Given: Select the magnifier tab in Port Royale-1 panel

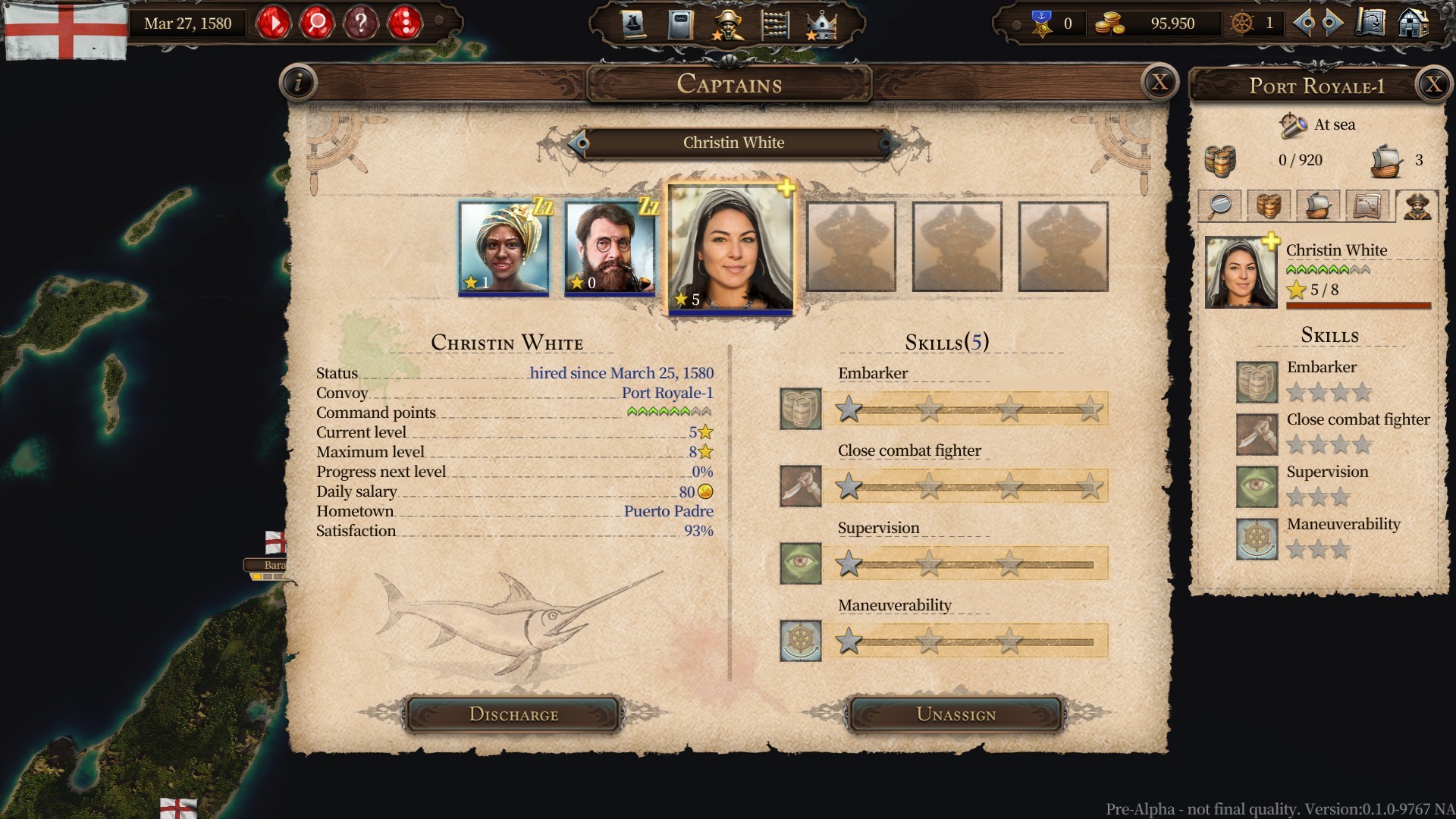Looking at the screenshot, I should point(1219,206).
